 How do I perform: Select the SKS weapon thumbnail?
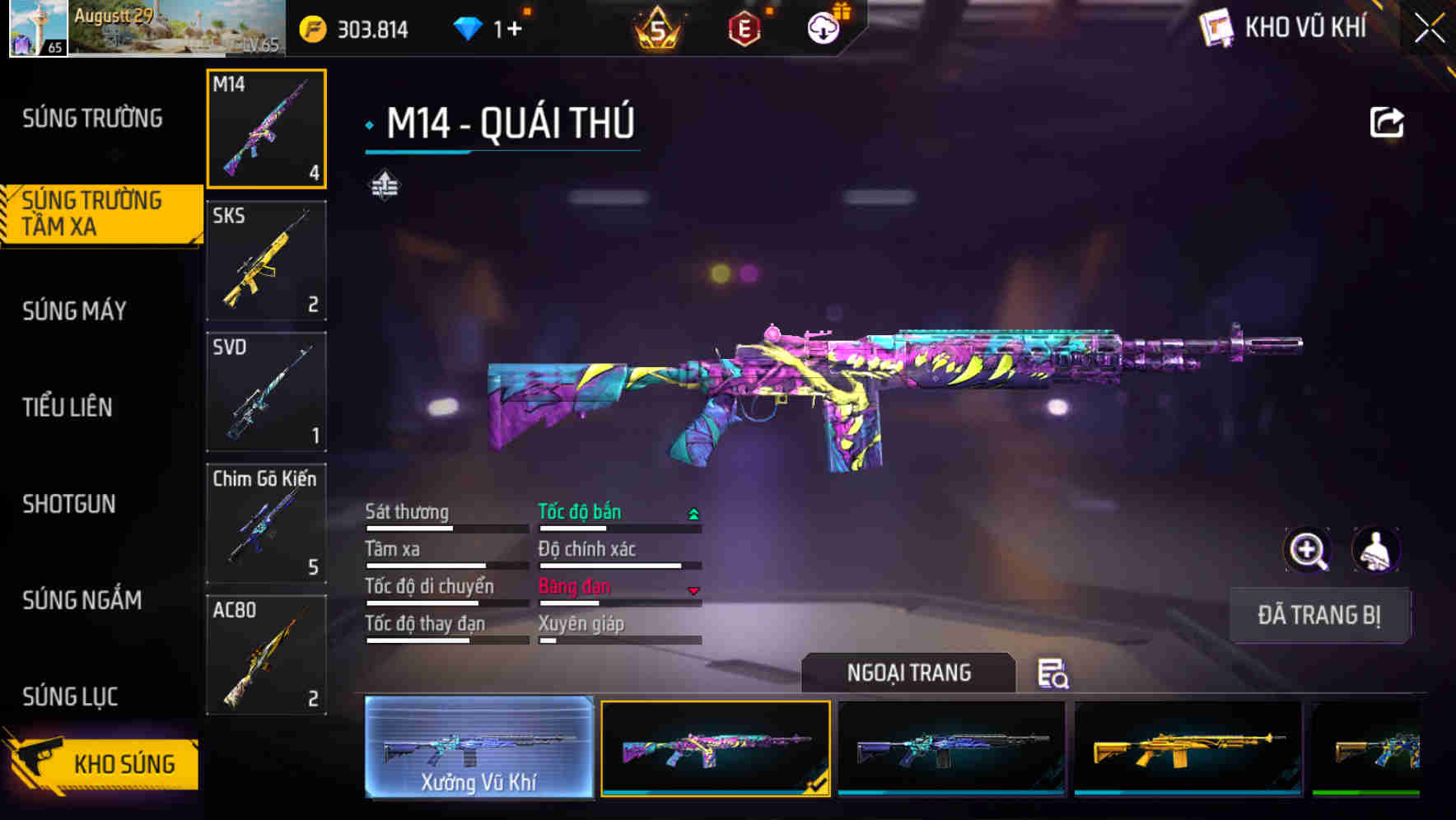[x=266, y=261]
